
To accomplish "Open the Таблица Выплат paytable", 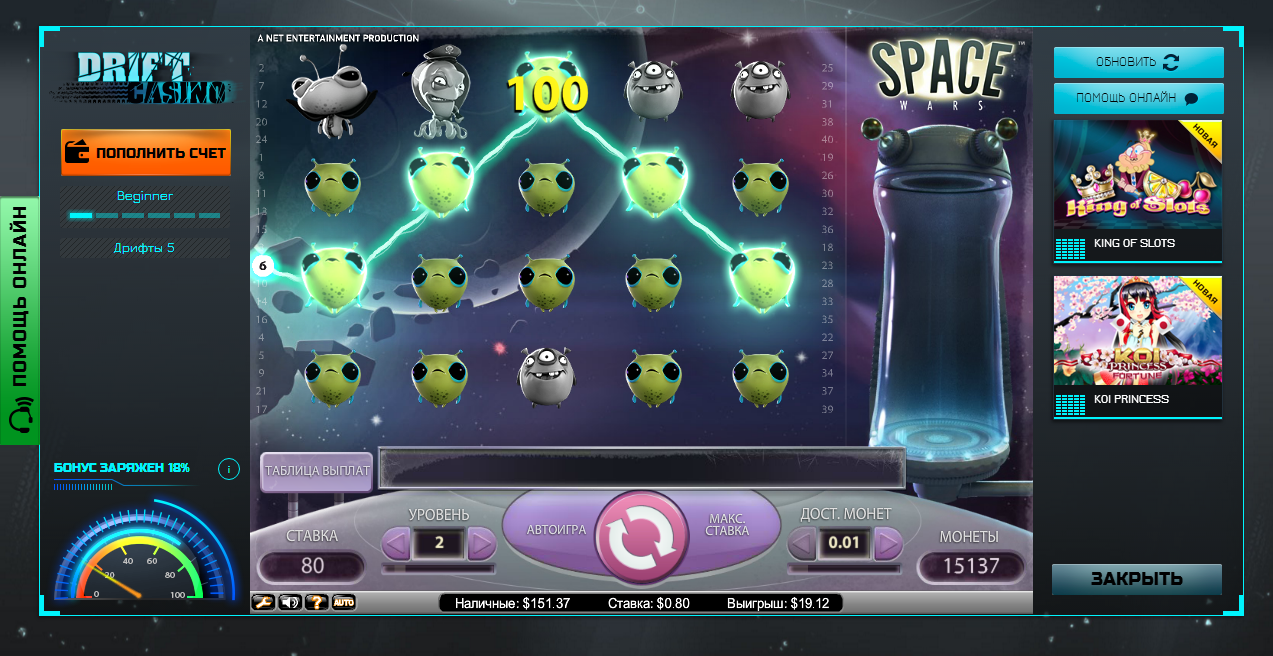I will pos(317,470).
